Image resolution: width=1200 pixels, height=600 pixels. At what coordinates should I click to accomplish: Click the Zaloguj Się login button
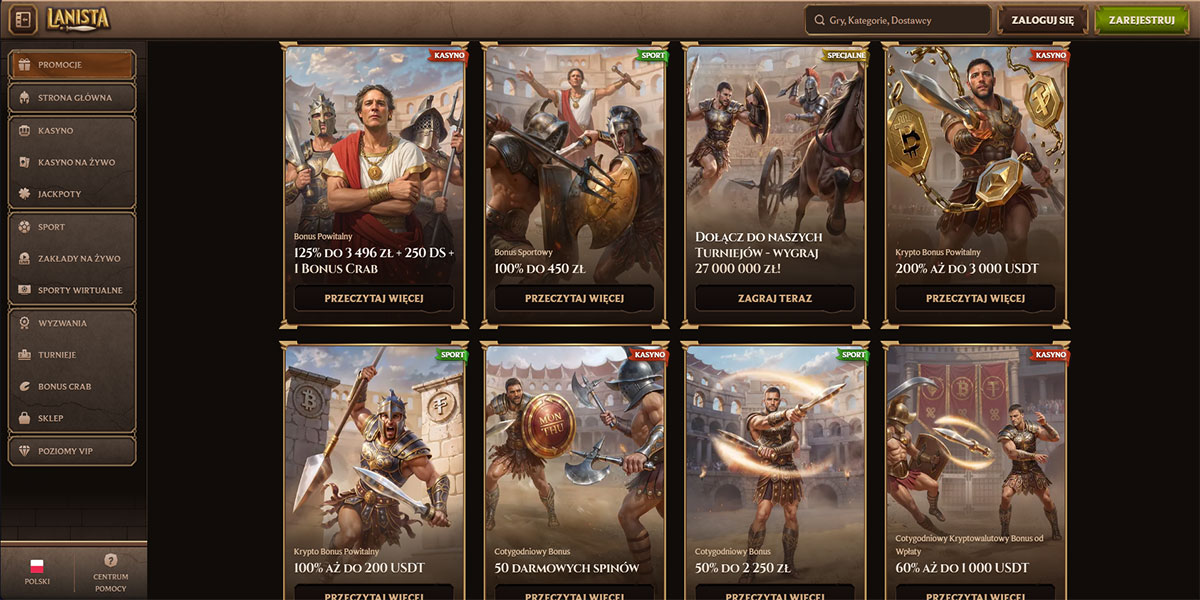pos(1042,20)
